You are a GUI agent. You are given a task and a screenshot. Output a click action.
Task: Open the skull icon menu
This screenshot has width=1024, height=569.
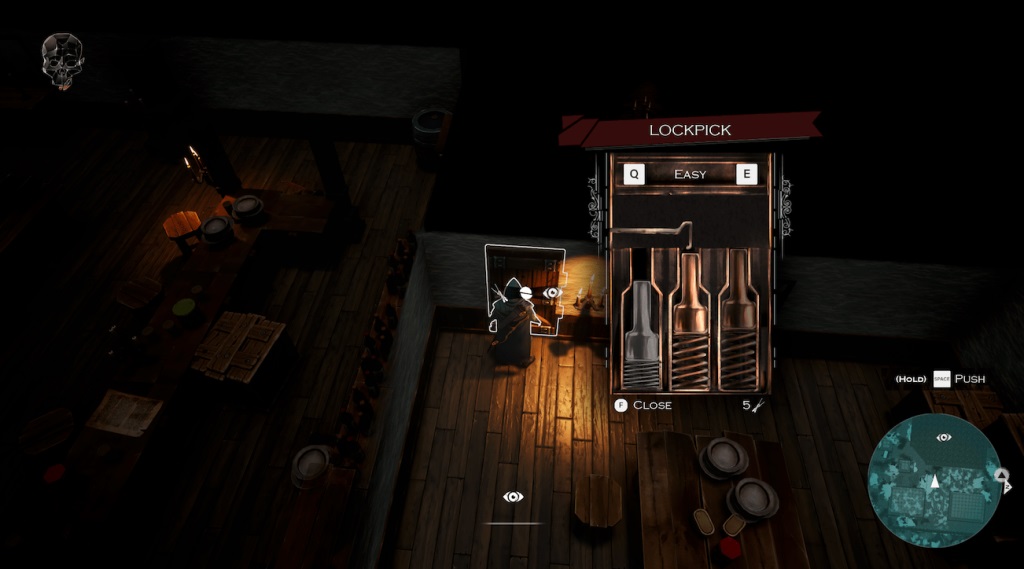pos(62,58)
